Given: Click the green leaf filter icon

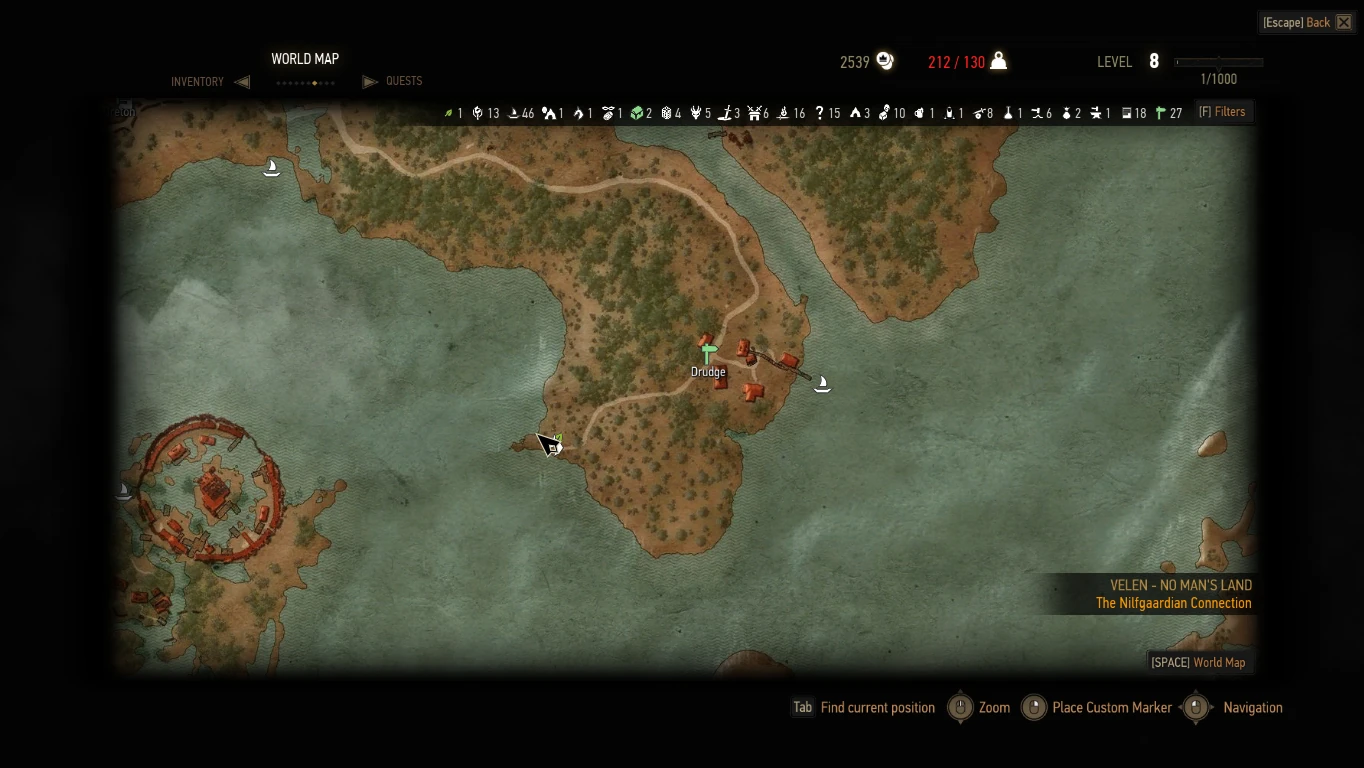Looking at the screenshot, I should [448, 113].
